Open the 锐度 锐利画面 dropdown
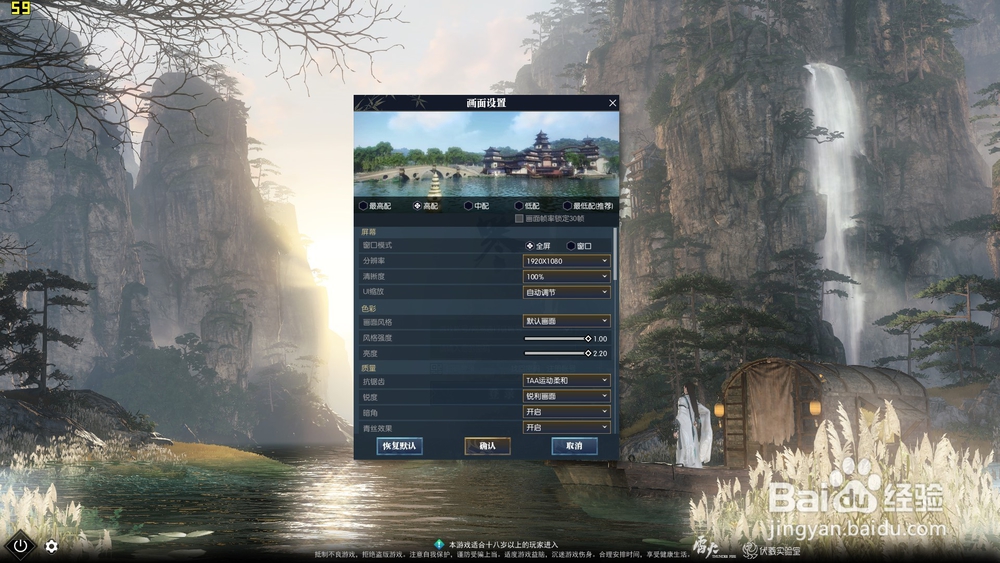This screenshot has width=1000, height=563. tap(567, 396)
